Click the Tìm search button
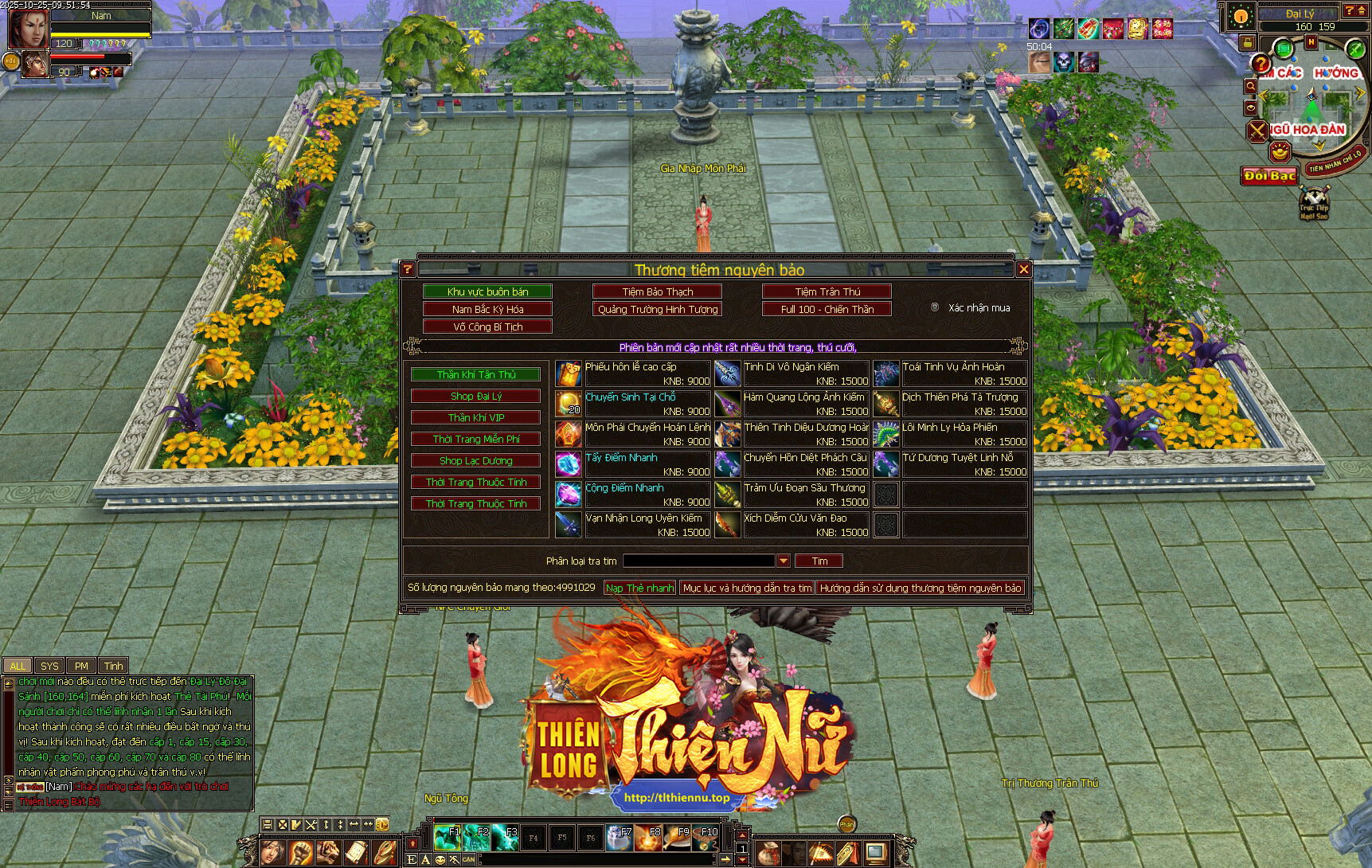The height and width of the screenshot is (868, 1372). (819, 561)
